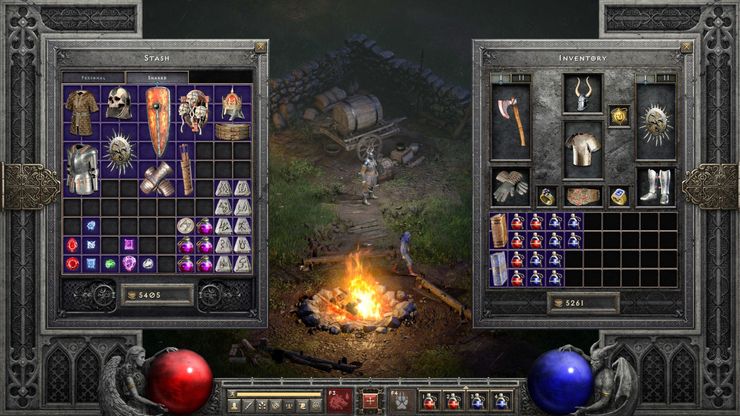Pick up the skull helm in stash

click(x=119, y=104)
